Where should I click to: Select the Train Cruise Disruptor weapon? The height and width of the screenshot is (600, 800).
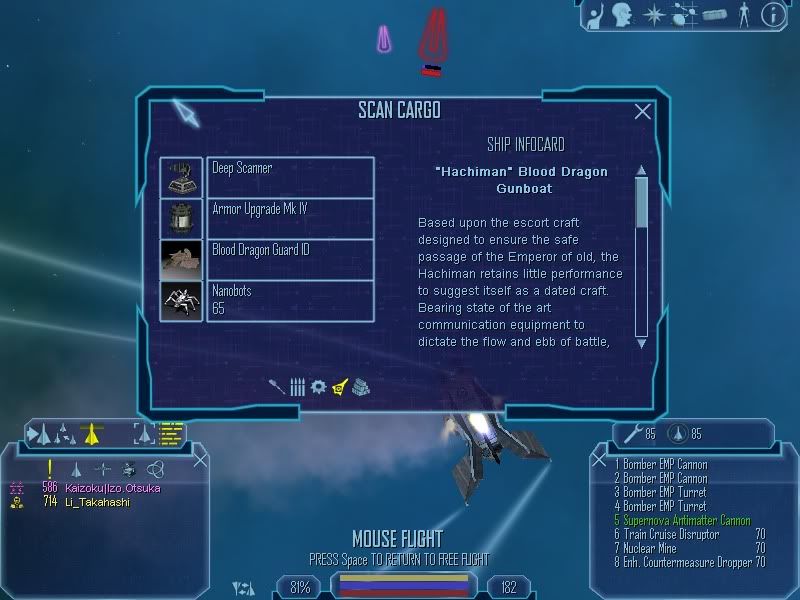668,535
